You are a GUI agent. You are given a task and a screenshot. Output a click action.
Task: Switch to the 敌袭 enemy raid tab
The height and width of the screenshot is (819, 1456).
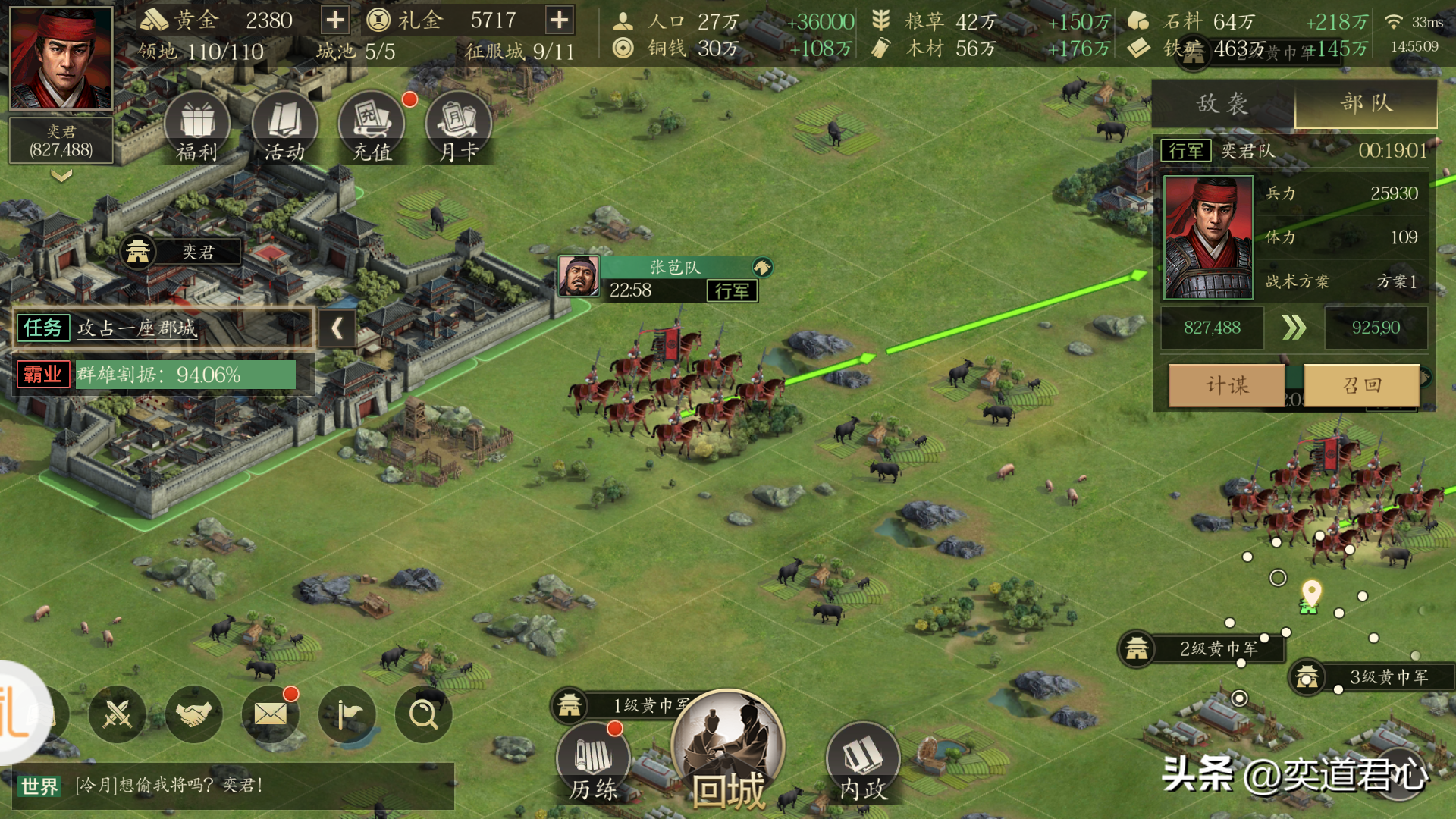pyautogui.click(x=1222, y=103)
